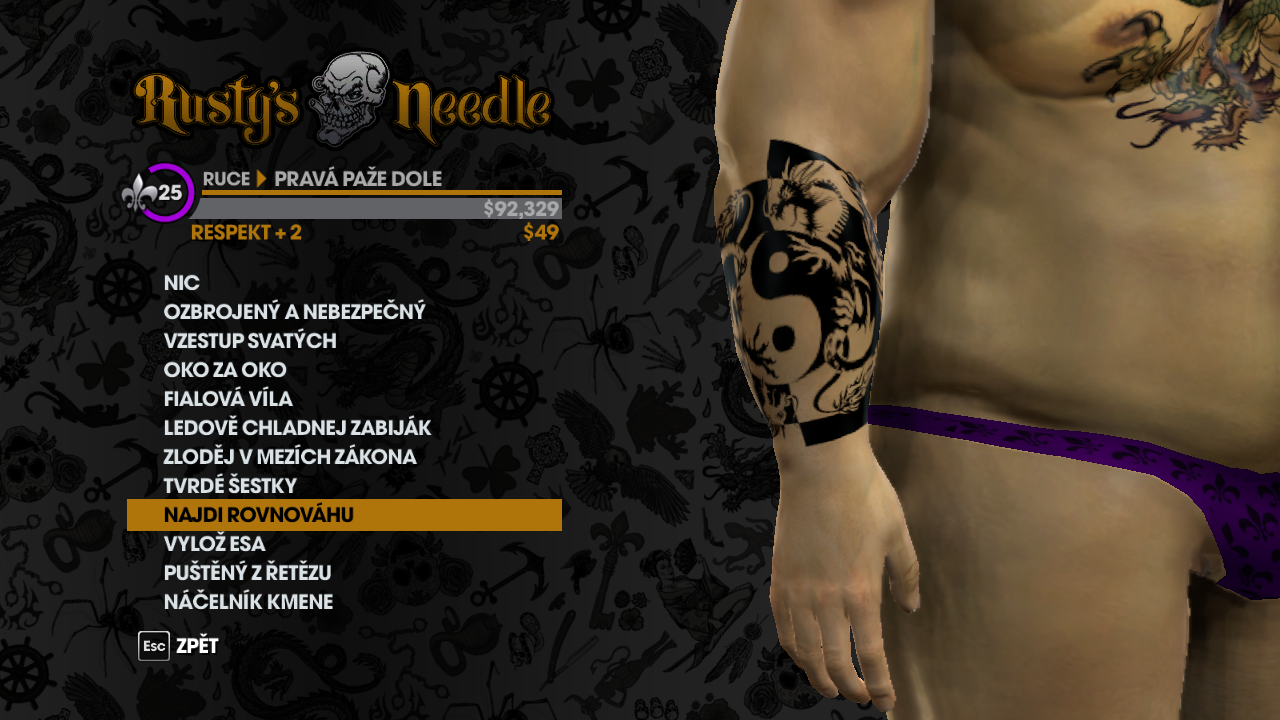Image resolution: width=1280 pixels, height=720 pixels.
Task: Select Ledově chladnej zabiják from the list
Action: click(297, 428)
